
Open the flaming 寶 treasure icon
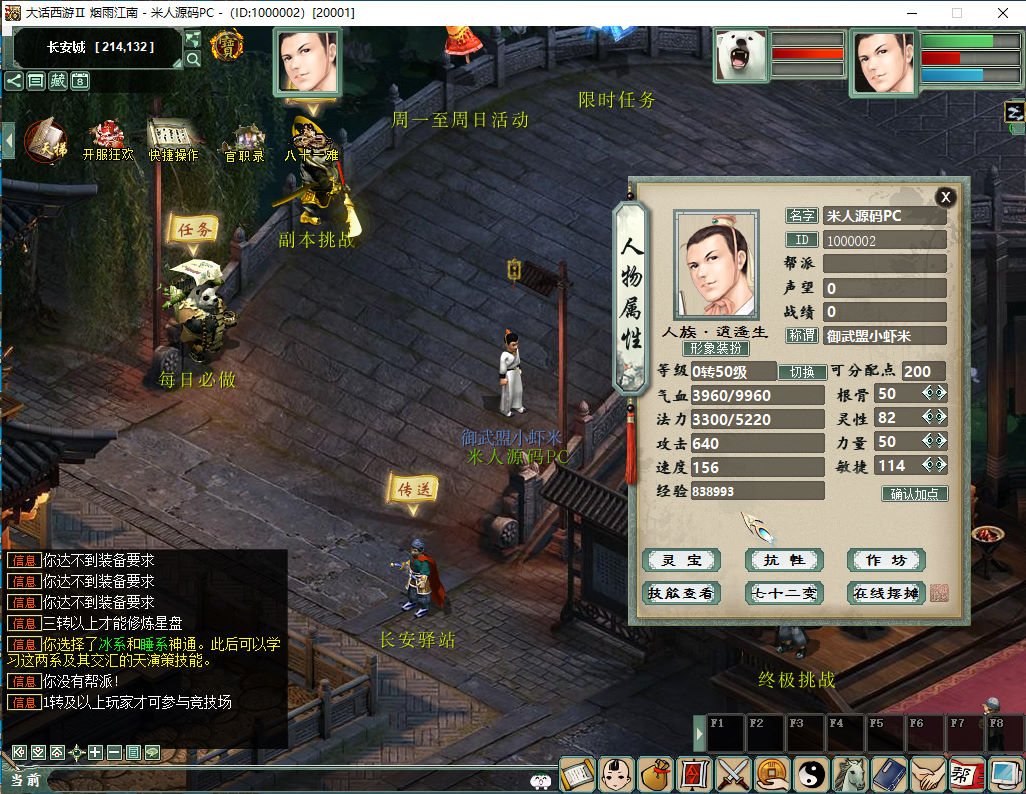pyautogui.click(x=227, y=46)
